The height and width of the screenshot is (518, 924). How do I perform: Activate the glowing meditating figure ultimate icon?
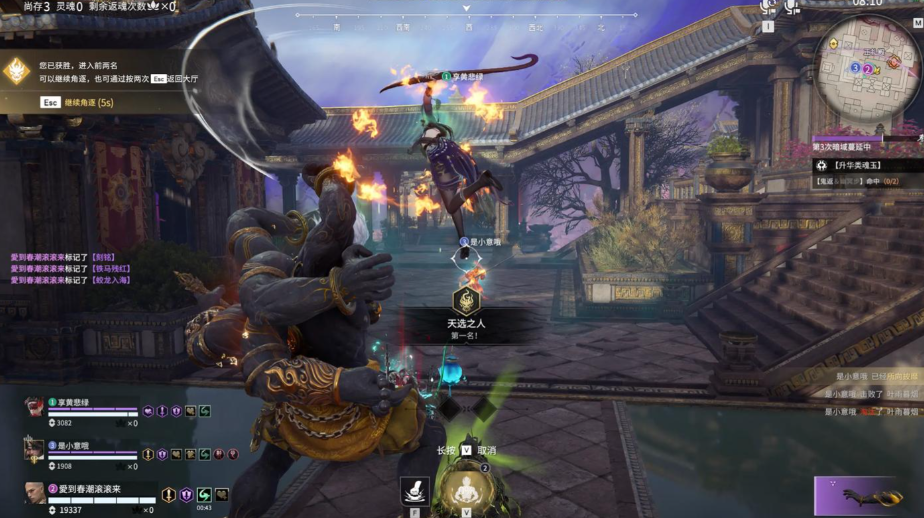466,490
